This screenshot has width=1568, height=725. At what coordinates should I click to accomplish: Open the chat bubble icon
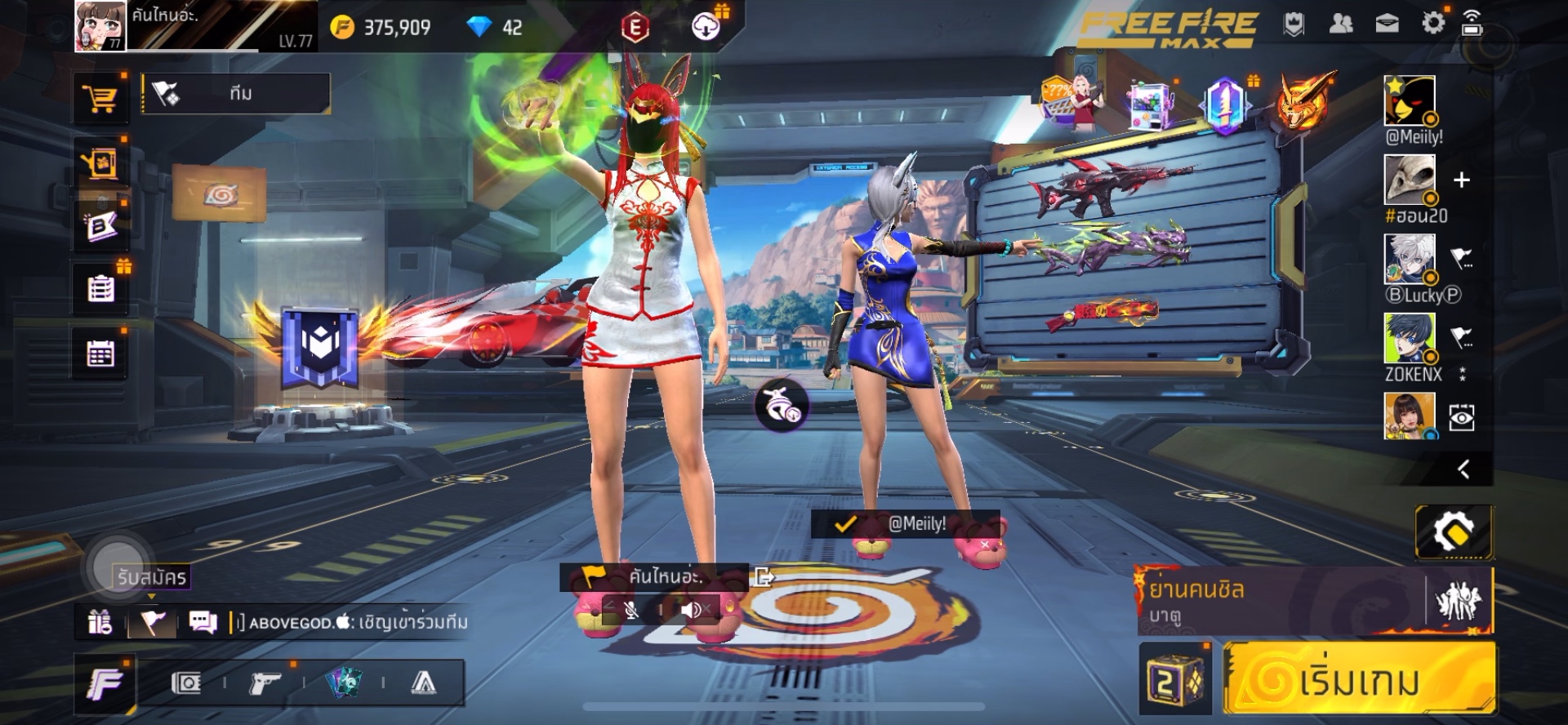click(x=203, y=623)
